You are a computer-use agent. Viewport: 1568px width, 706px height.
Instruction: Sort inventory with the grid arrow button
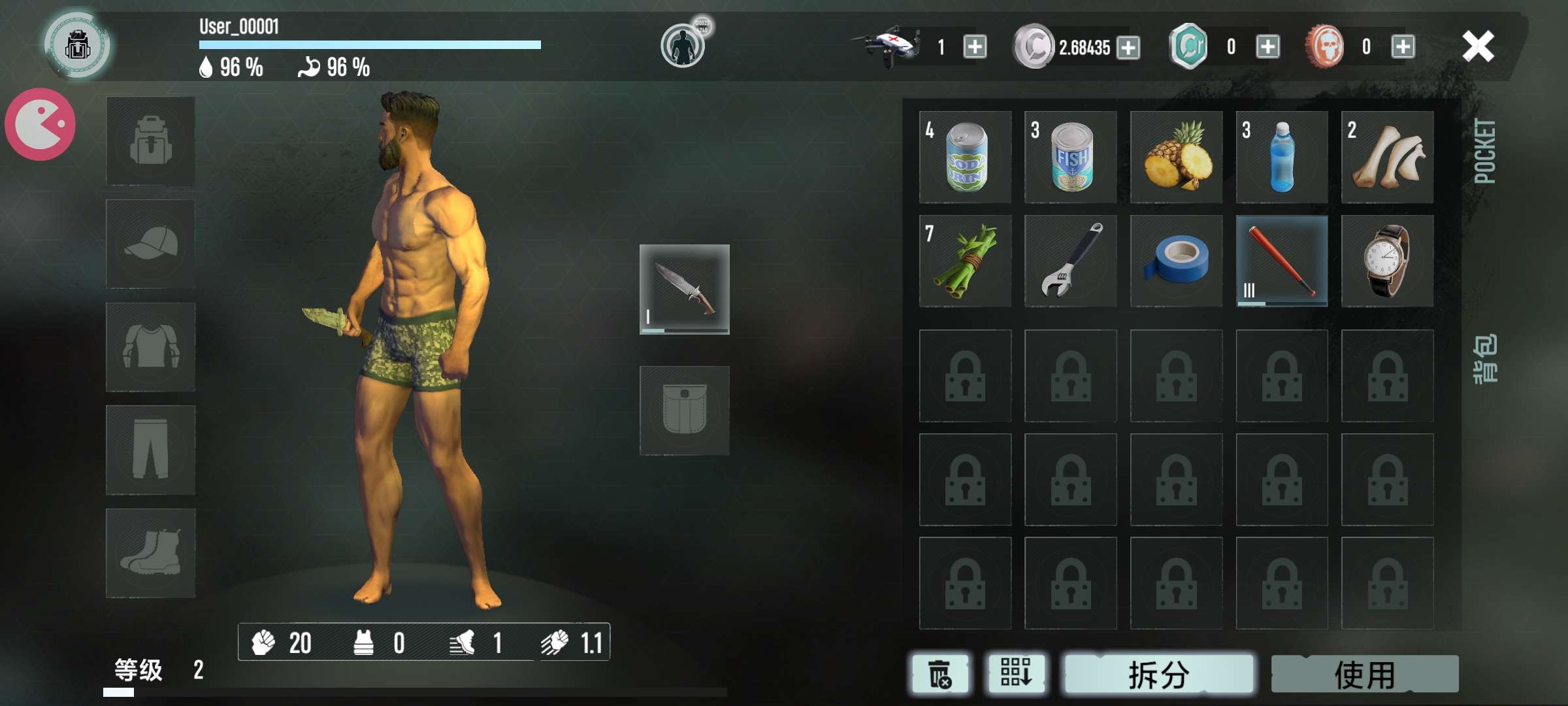(1016, 673)
